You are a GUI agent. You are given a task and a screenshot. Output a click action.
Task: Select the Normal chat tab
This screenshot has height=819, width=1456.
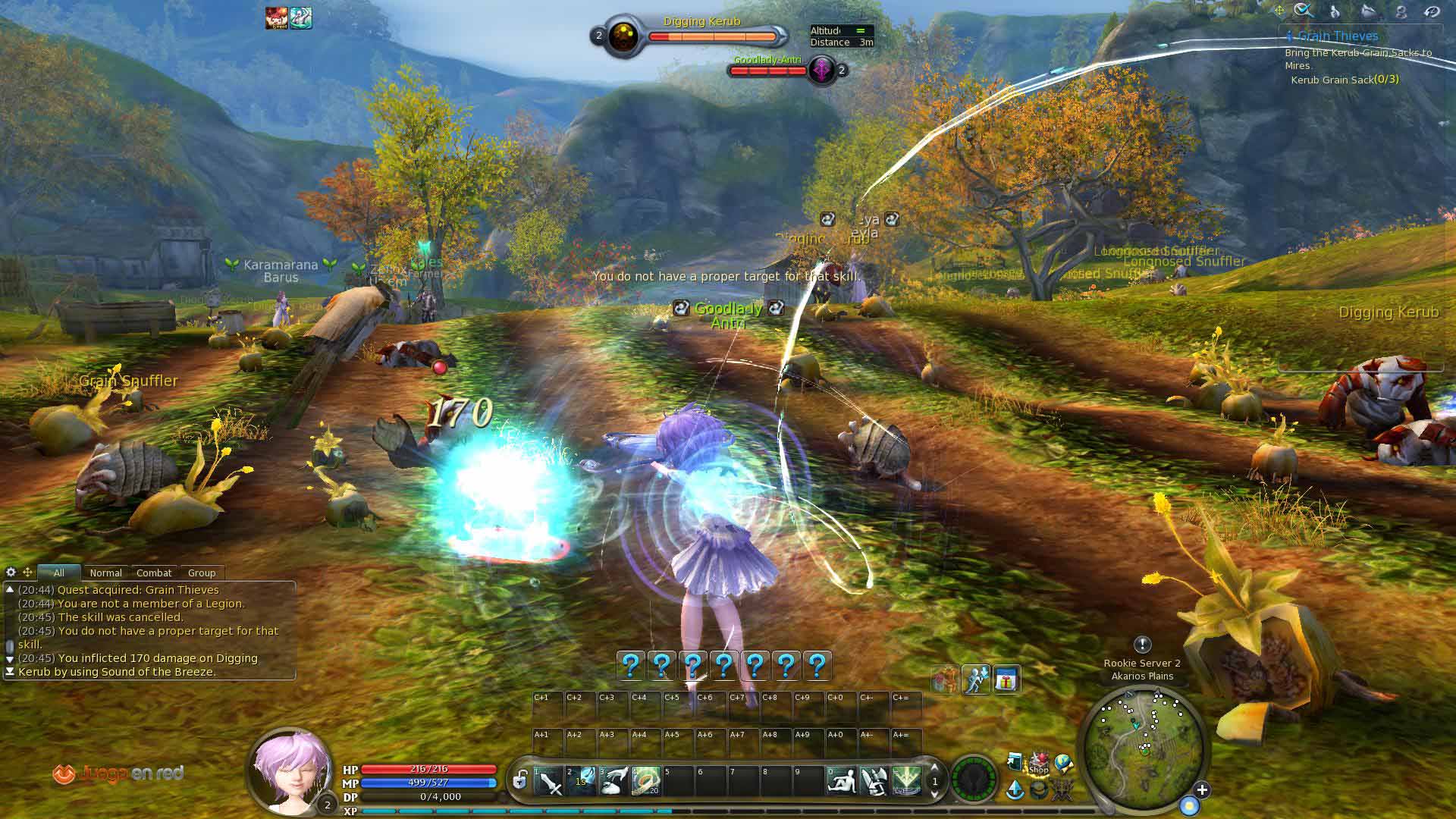105,573
